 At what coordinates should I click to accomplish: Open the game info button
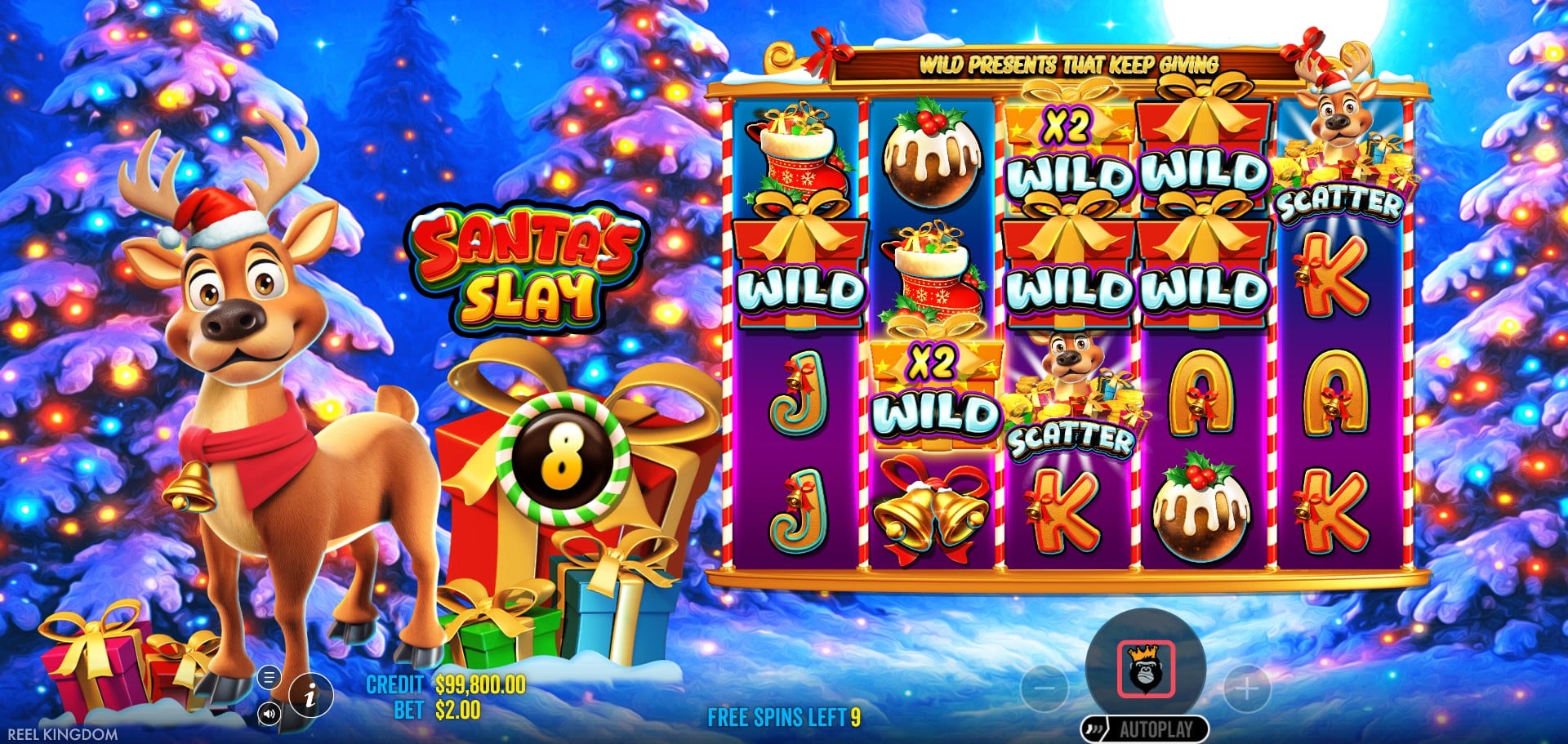click(x=310, y=697)
